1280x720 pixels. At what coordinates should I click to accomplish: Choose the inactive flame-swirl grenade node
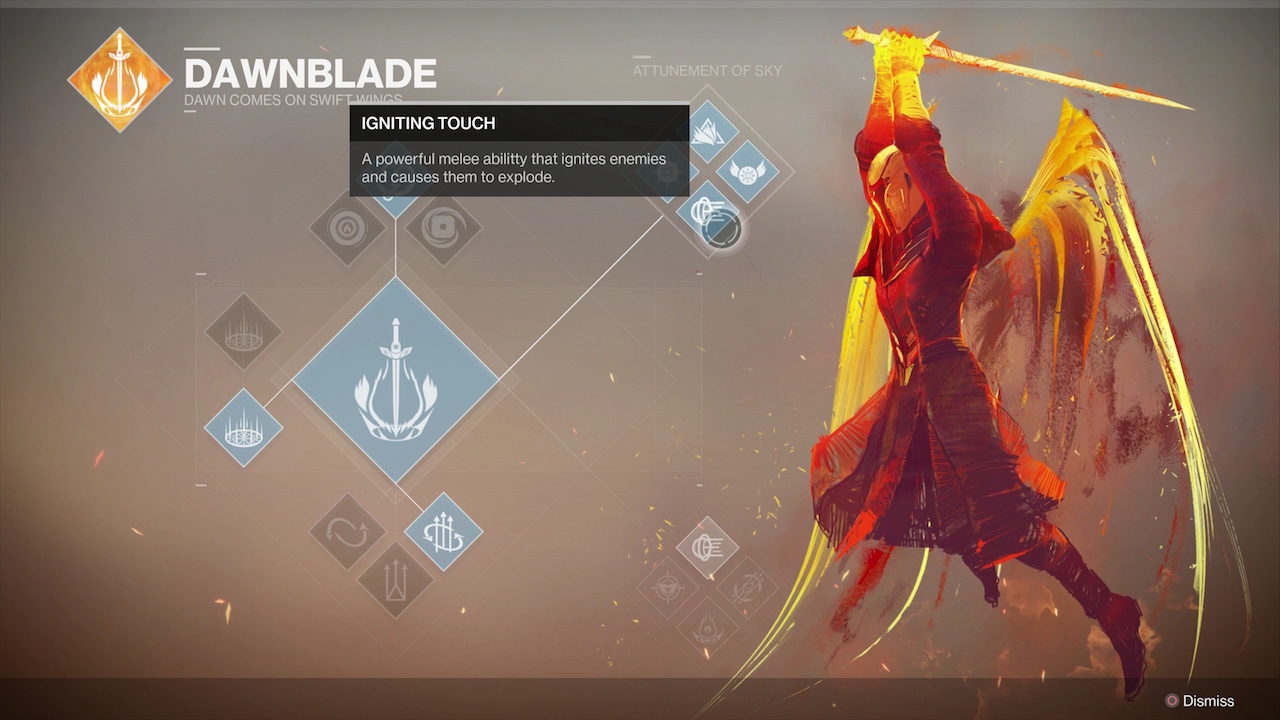pos(347,229)
